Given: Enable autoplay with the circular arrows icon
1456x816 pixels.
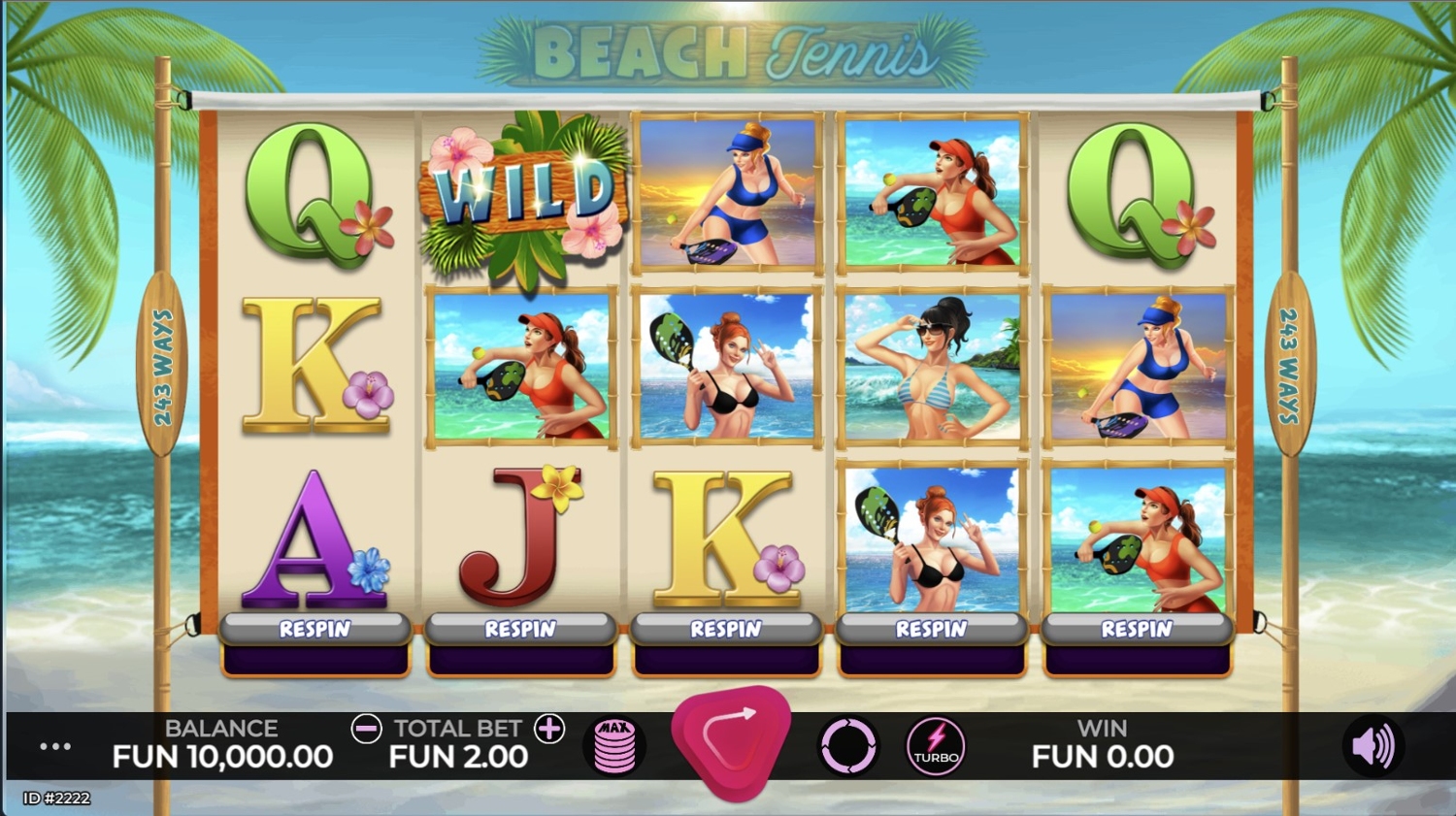Looking at the screenshot, I should pos(848,746).
